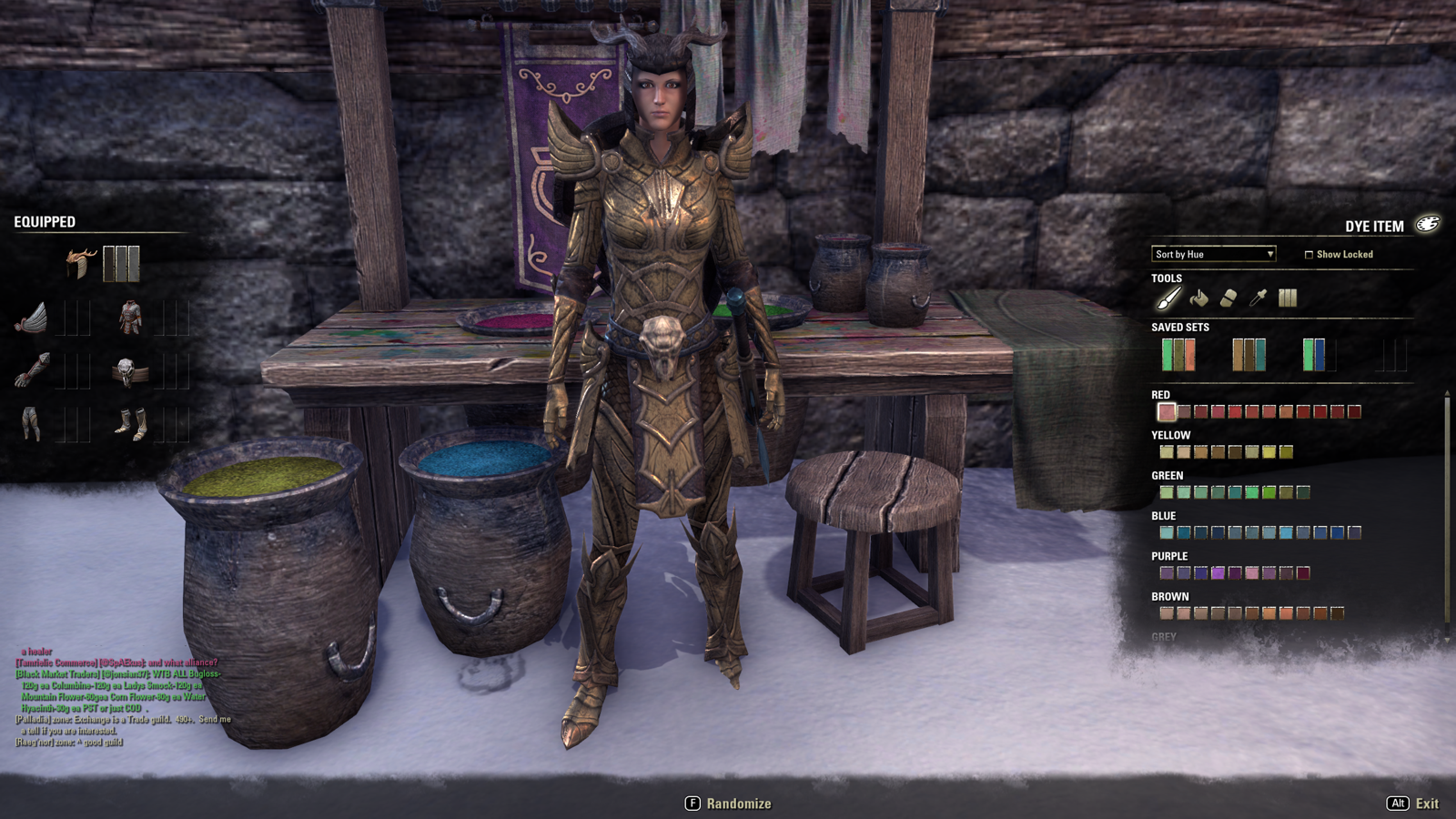Image resolution: width=1456 pixels, height=819 pixels.
Task: Choose the paint bucket fill tool
Action: coord(1198,298)
